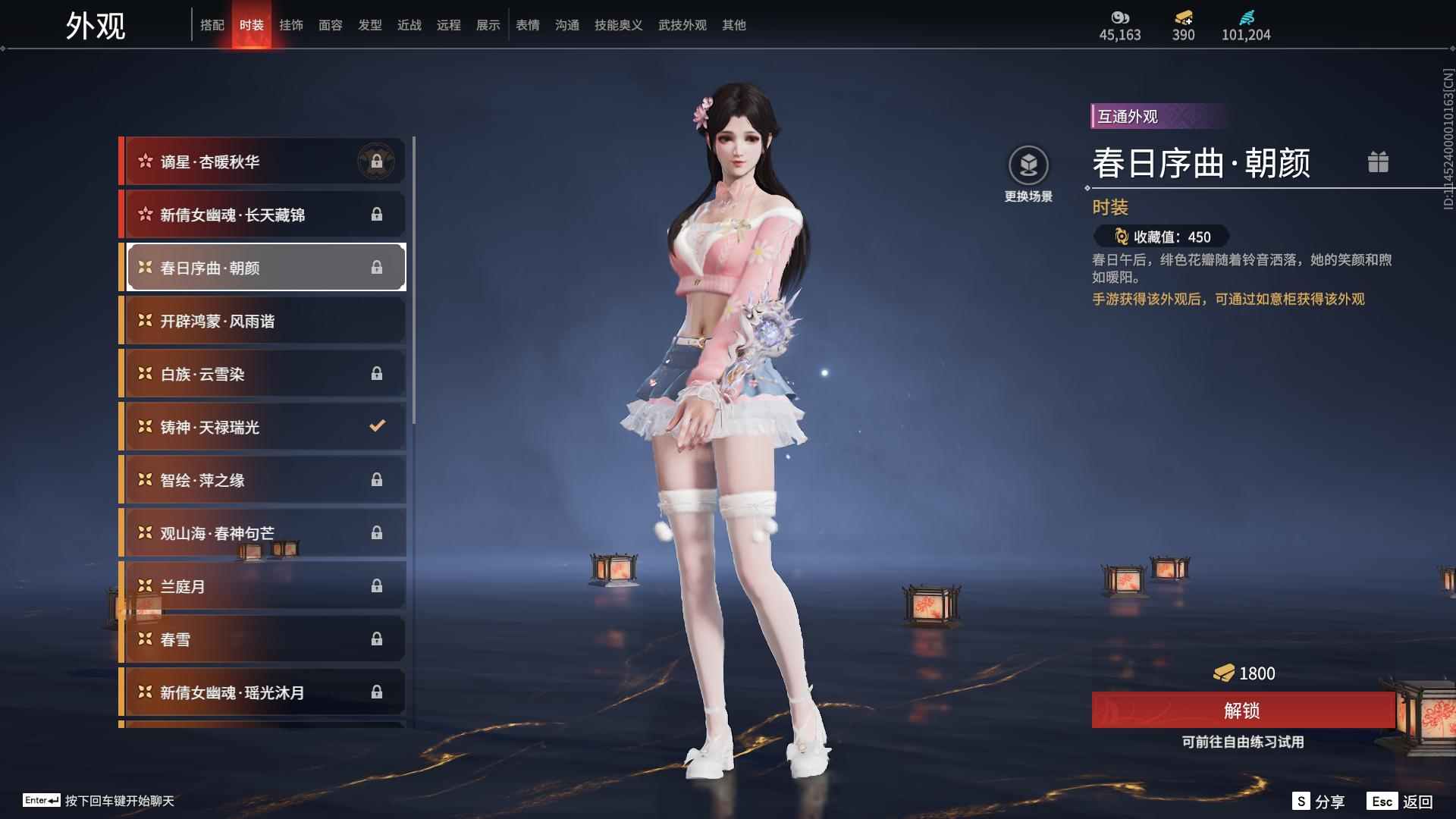
Task: Click the 可前往自由练习试用 link
Action: pos(1243,743)
